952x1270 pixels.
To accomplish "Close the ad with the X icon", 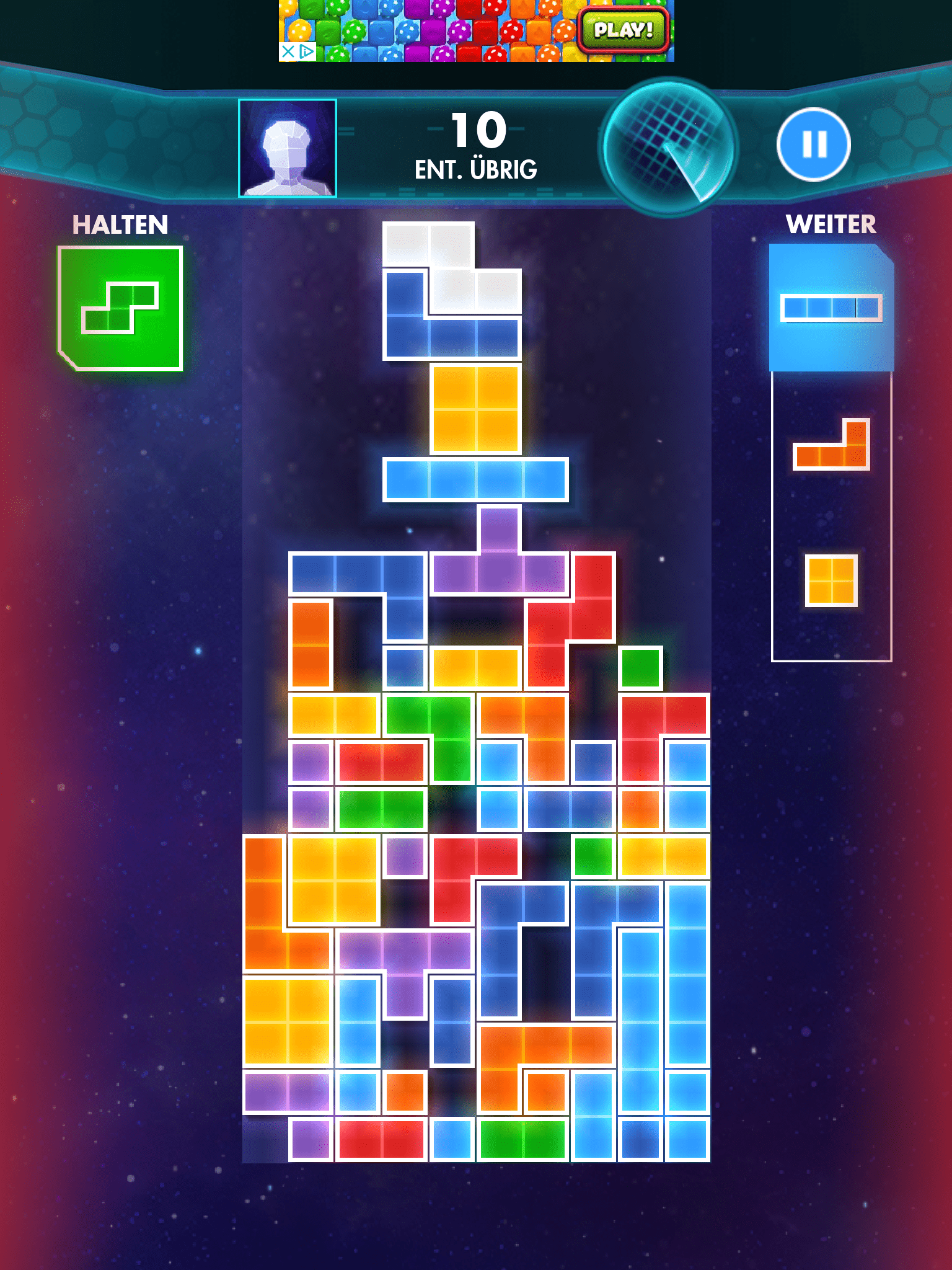I will (x=288, y=51).
